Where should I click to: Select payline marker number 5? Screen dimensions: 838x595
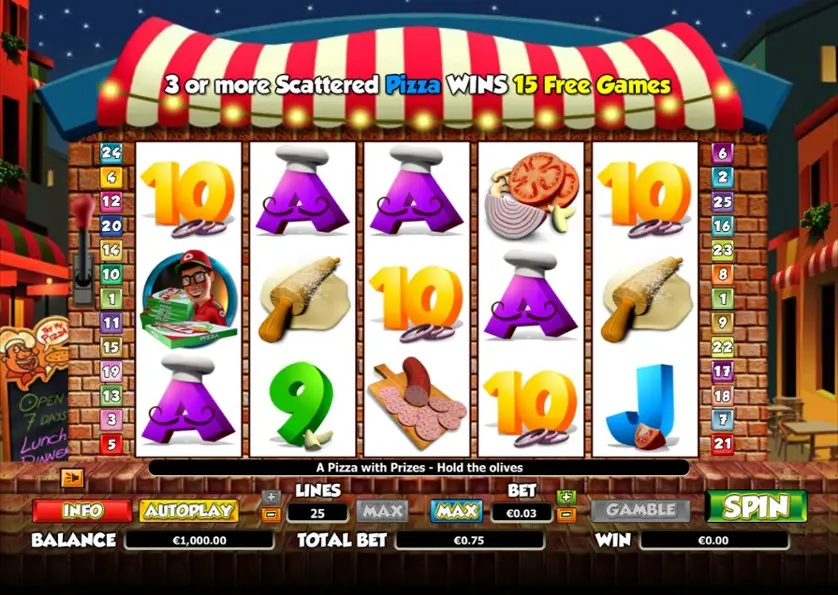(111, 443)
